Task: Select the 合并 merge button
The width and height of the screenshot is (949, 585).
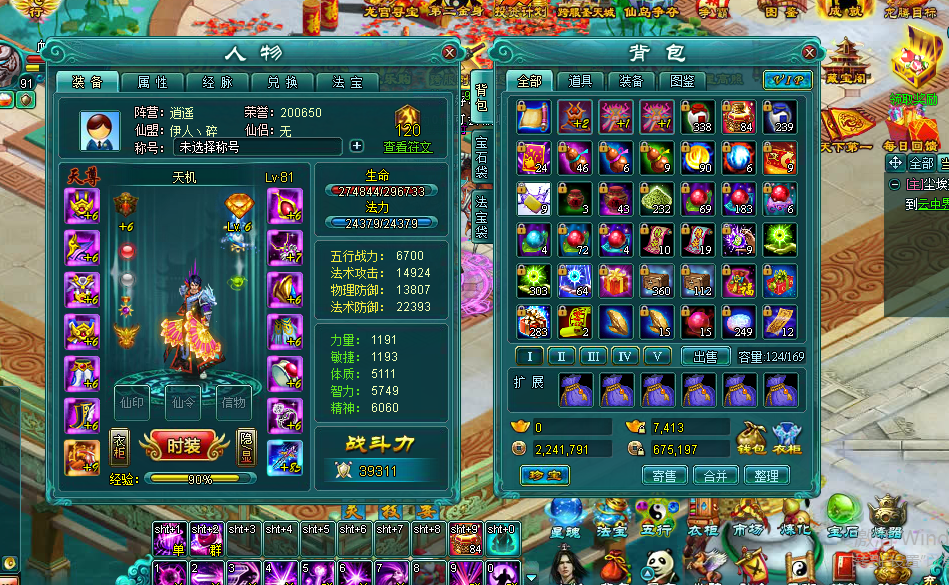Action: (x=716, y=476)
